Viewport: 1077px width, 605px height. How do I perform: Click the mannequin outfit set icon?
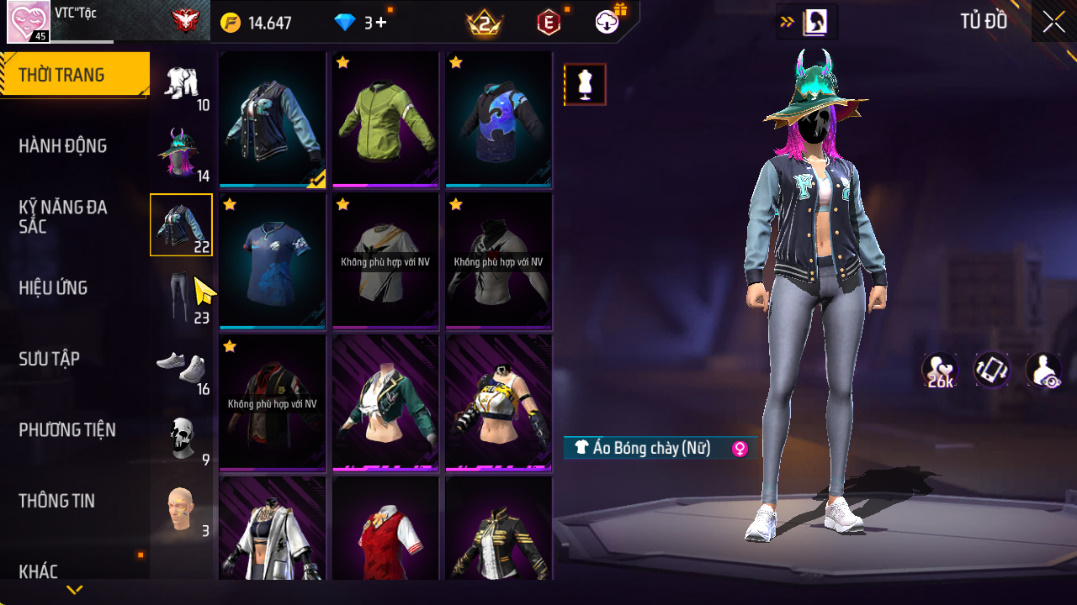585,86
